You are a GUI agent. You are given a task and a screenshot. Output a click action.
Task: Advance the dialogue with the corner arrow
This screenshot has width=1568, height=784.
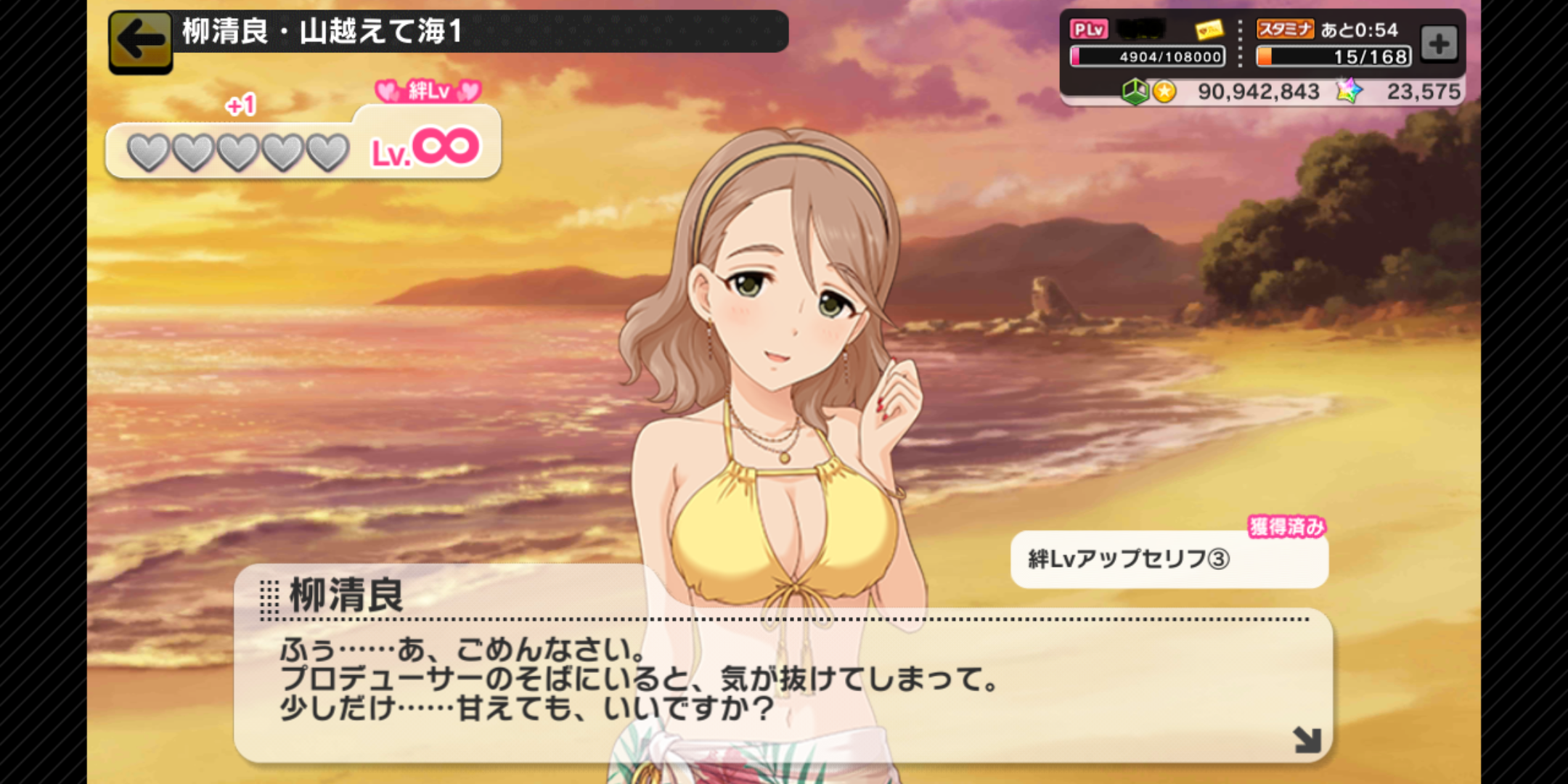pos(1307,740)
